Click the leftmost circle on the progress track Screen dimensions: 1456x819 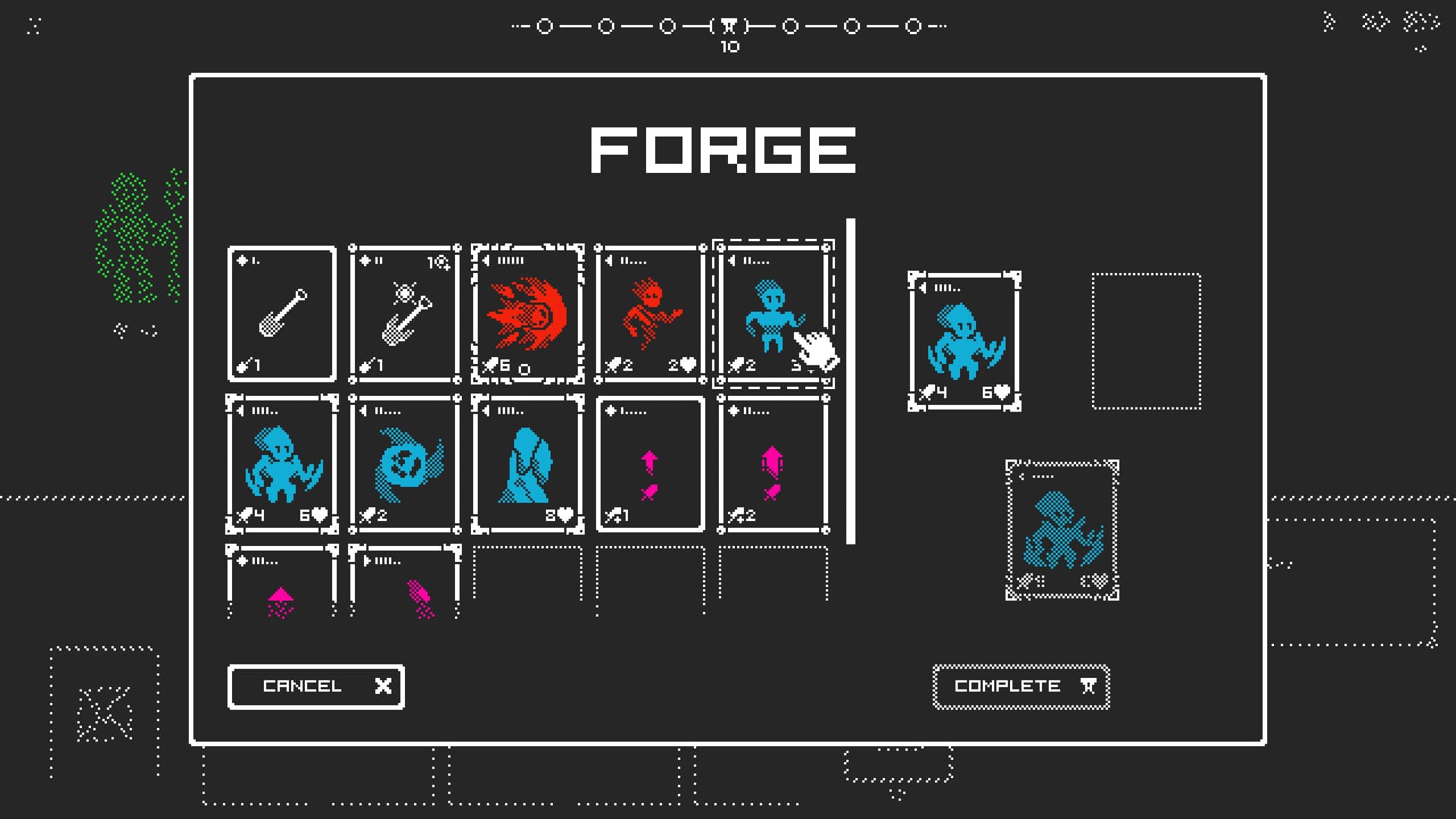[x=543, y=24]
